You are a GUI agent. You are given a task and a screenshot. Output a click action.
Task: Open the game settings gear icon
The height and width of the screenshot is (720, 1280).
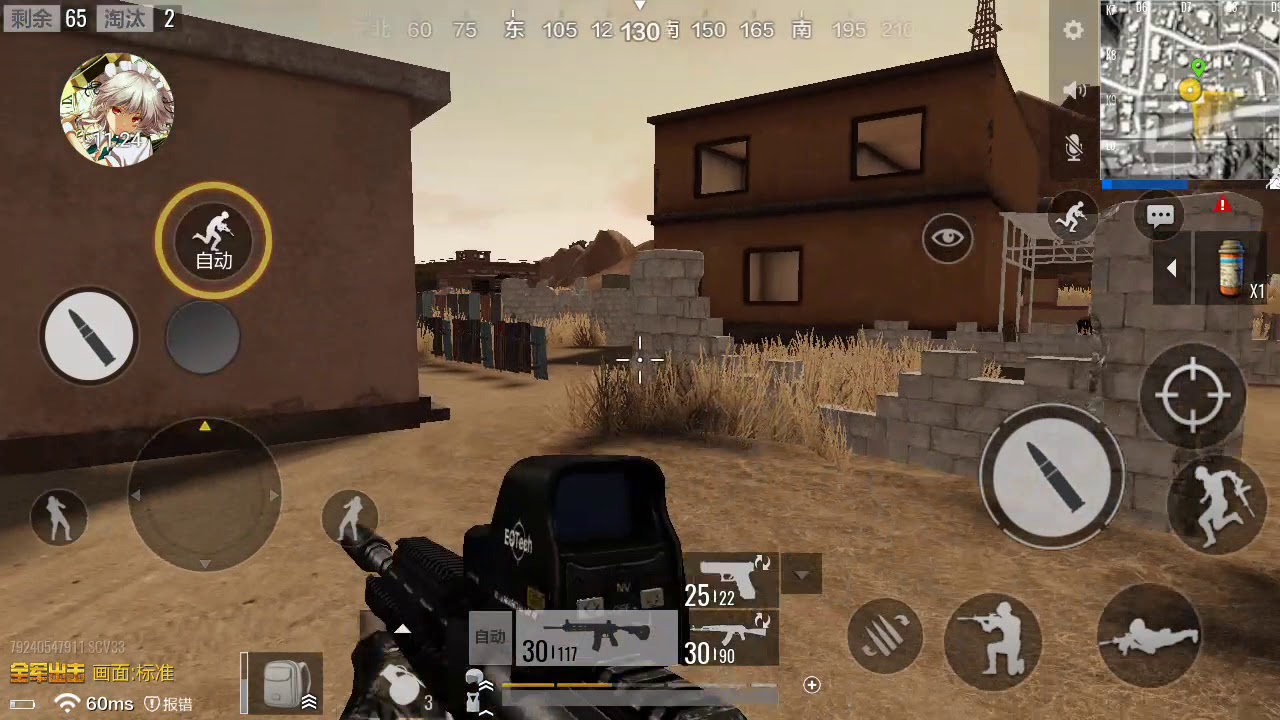pos(1073,31)
